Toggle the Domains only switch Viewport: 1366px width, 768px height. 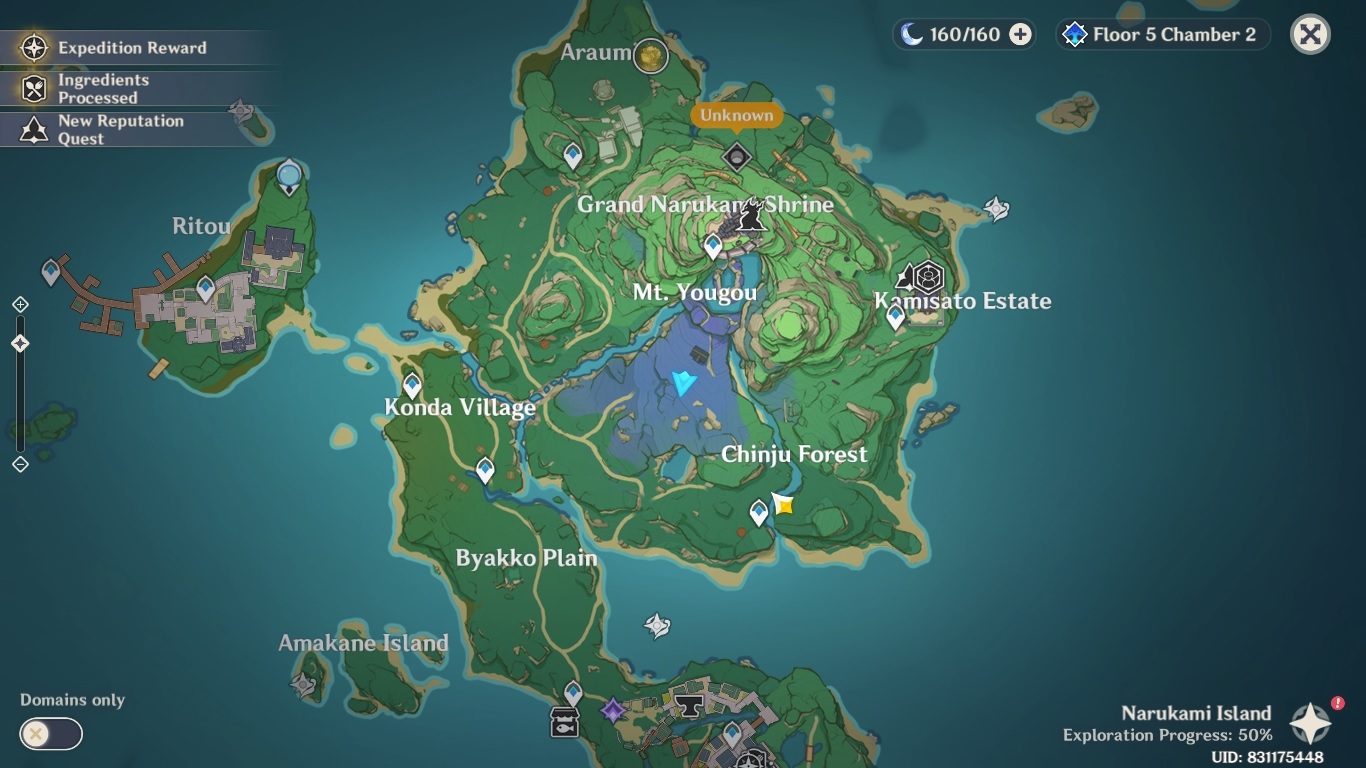pos(50,734)
